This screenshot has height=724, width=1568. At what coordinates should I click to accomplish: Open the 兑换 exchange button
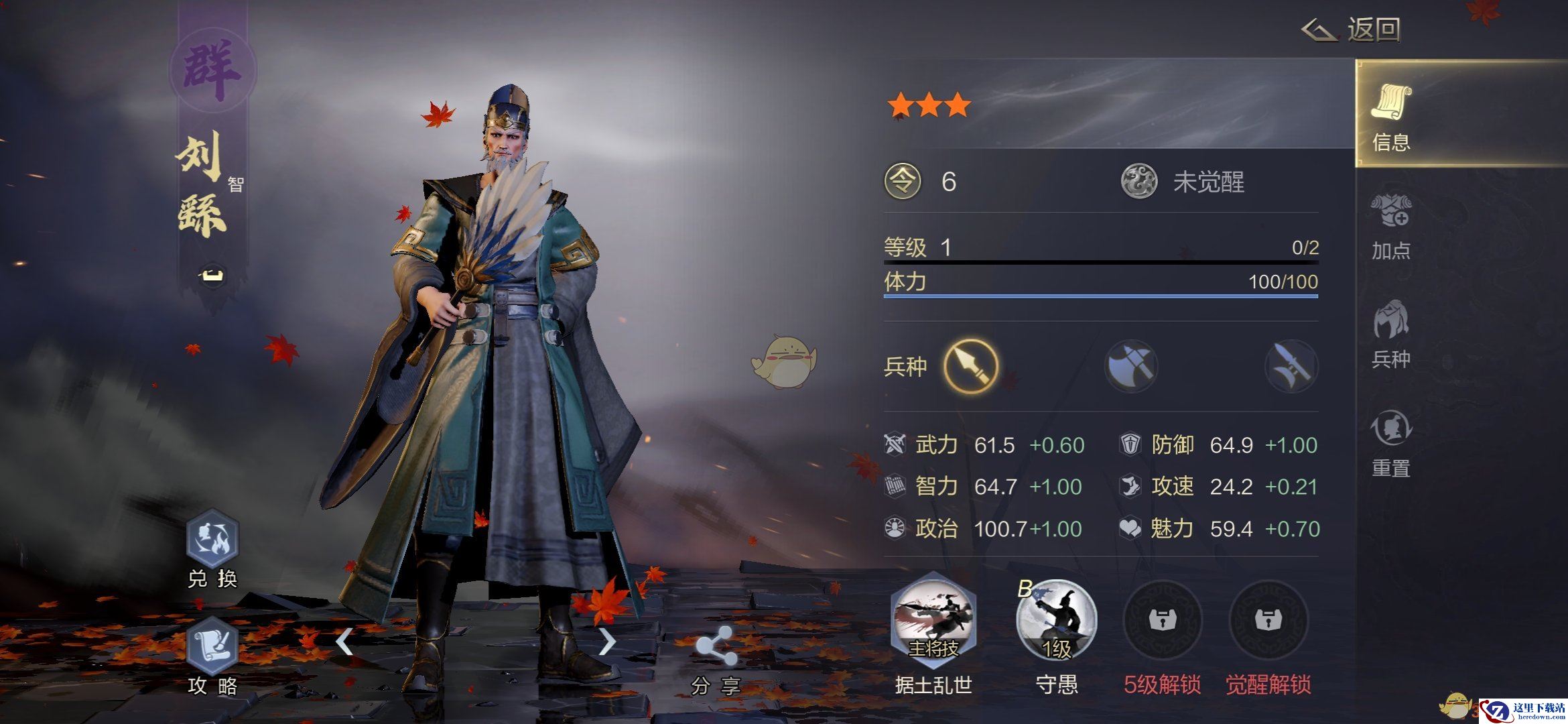click(212, 540)
